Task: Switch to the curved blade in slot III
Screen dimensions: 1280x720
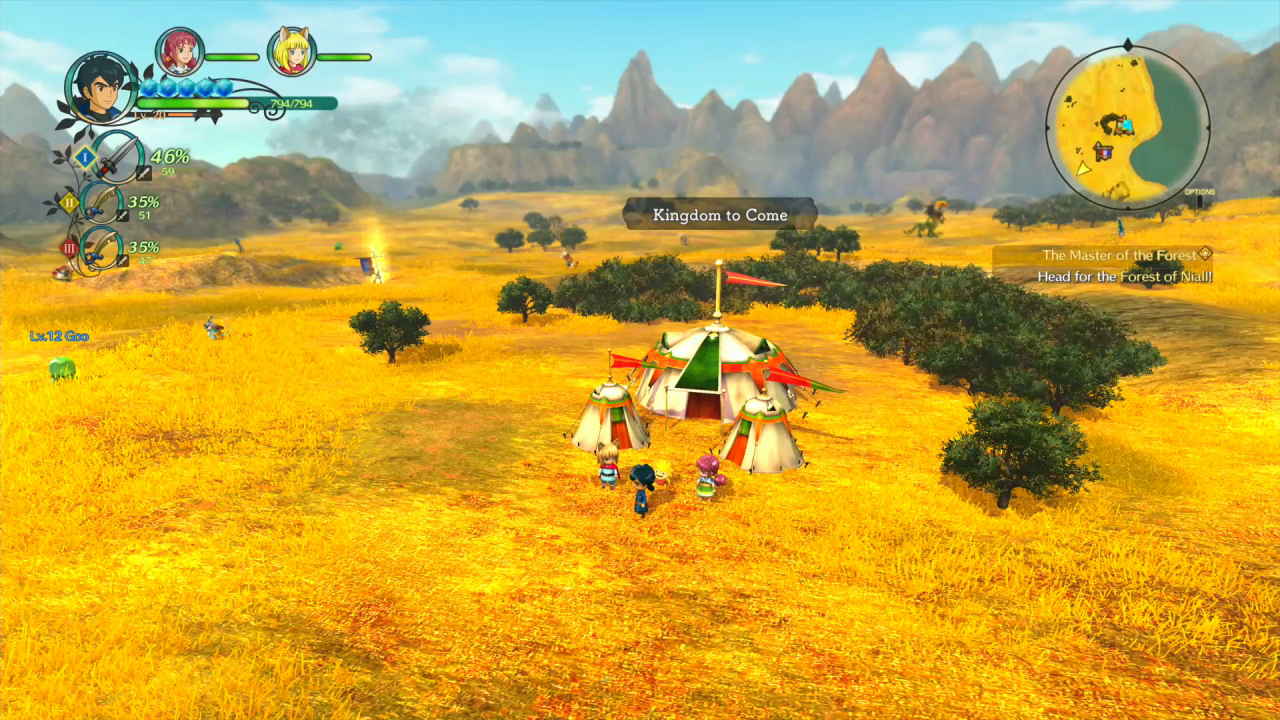Action: [103, 248]
